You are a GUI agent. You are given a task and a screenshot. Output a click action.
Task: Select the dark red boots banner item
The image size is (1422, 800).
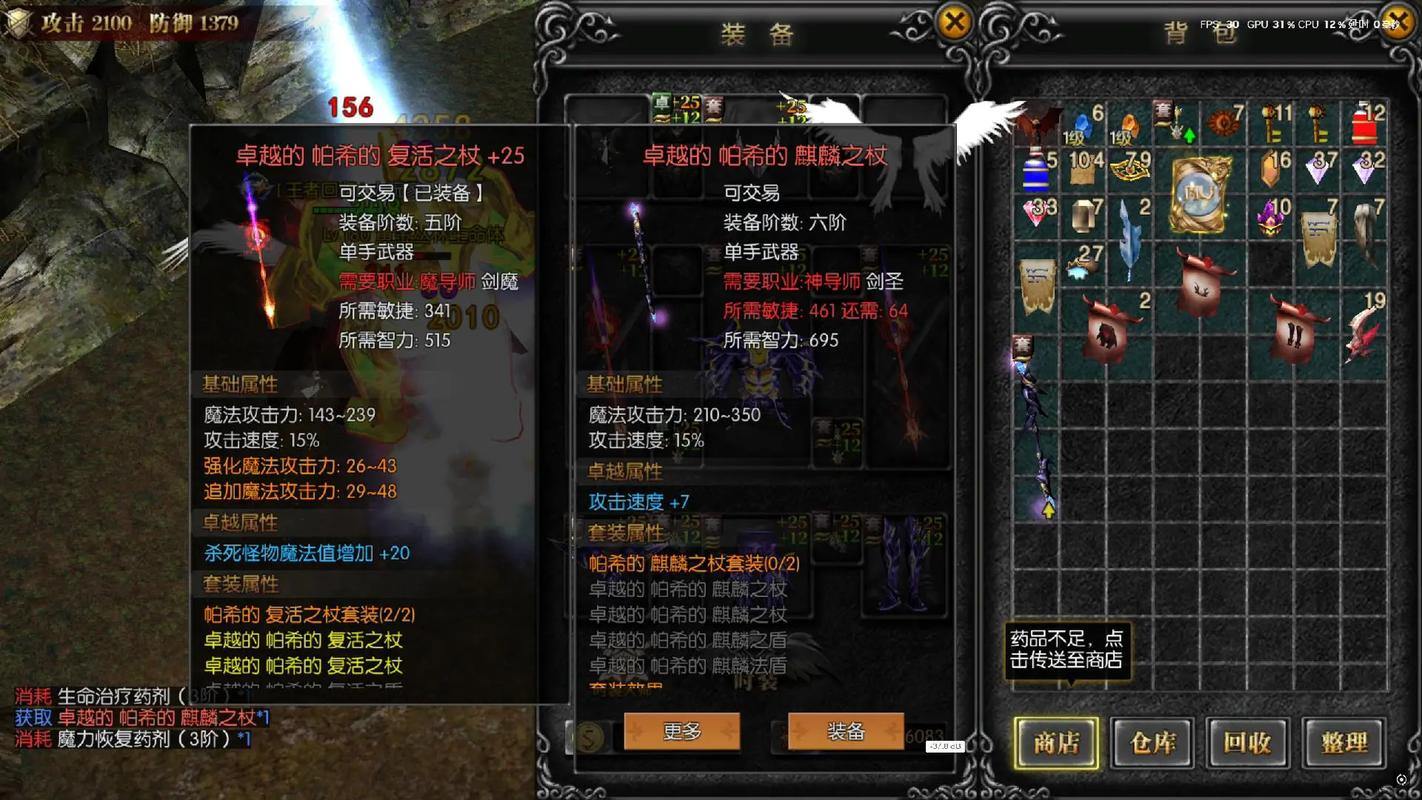[1294, 333]
